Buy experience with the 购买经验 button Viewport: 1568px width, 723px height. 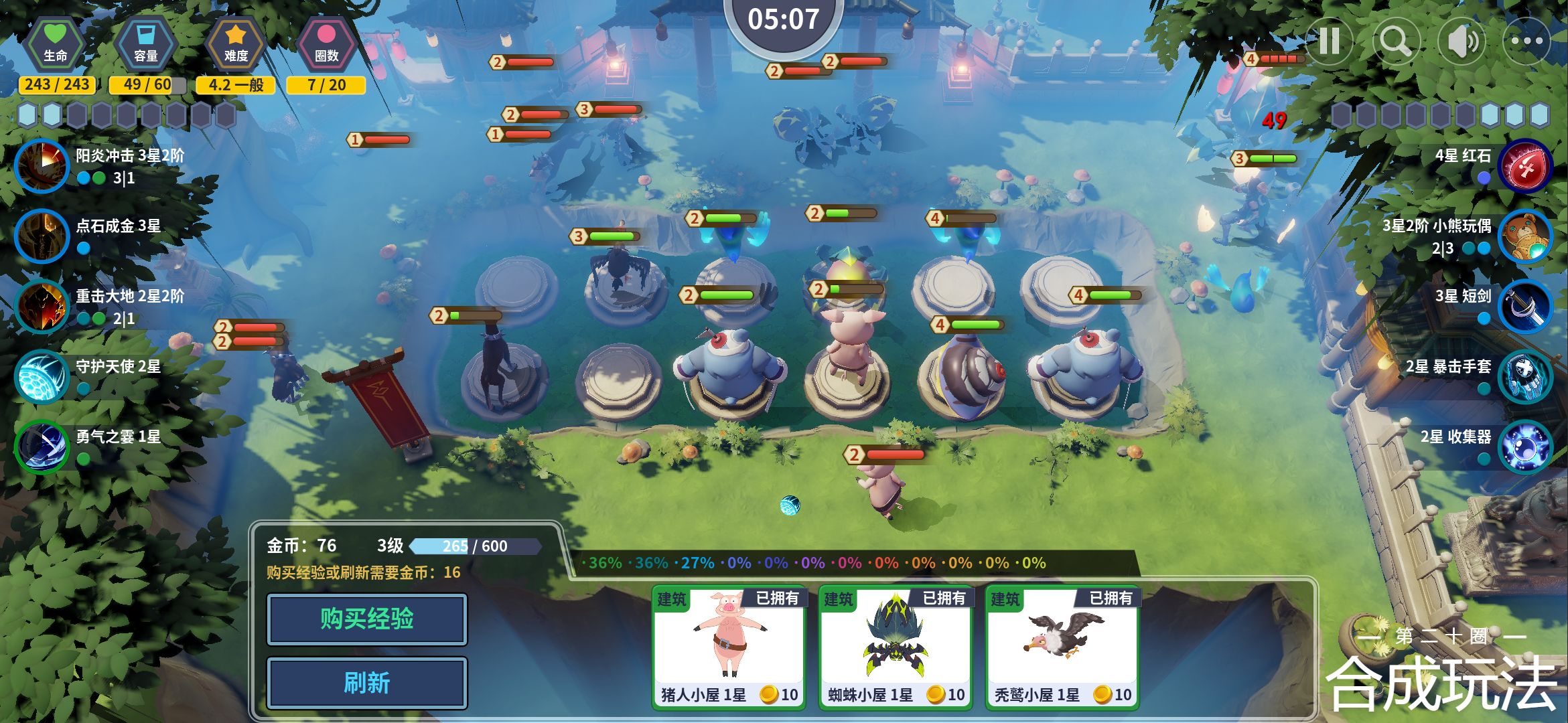[x=366, y=619]
